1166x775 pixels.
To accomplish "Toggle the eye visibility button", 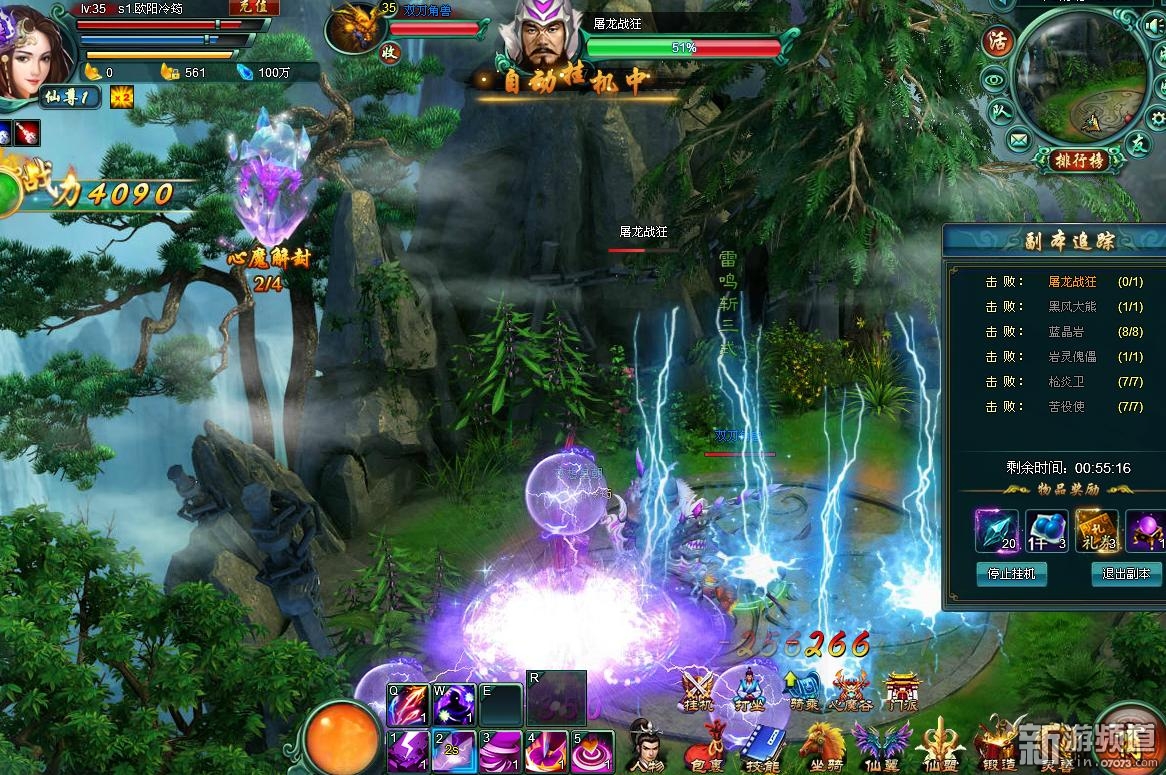I will (x=992, y=79).
